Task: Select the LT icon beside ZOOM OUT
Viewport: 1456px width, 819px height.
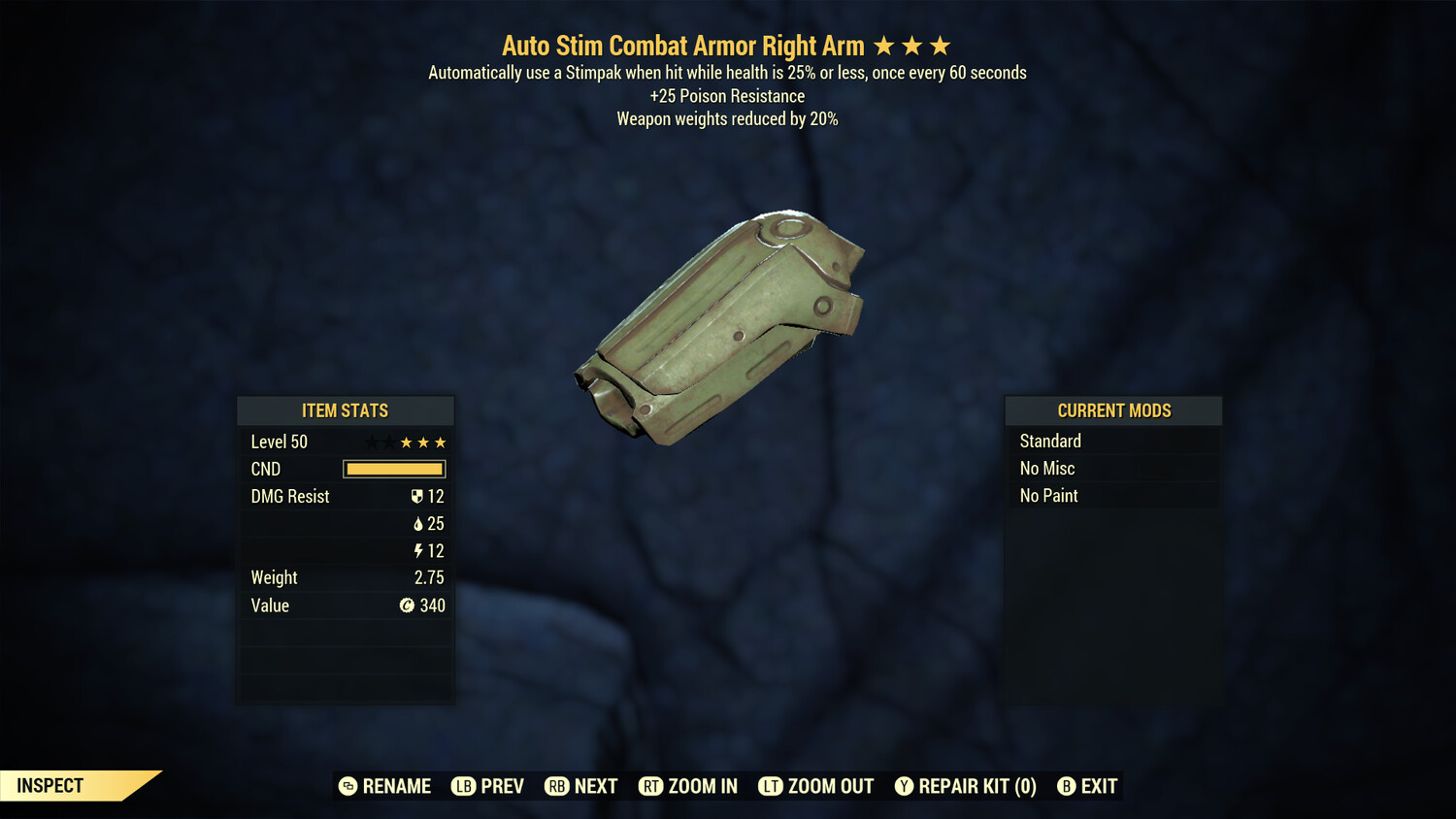Action: [x=772, y=786]
